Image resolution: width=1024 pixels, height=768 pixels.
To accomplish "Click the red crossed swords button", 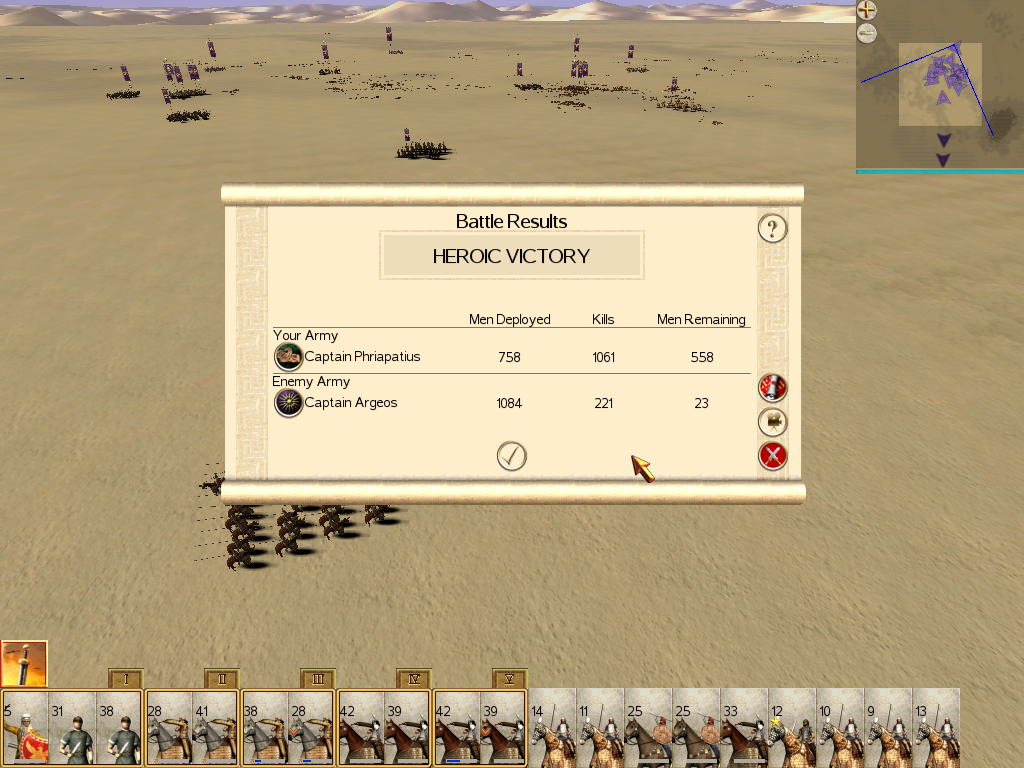I will [x=772, y=457].
